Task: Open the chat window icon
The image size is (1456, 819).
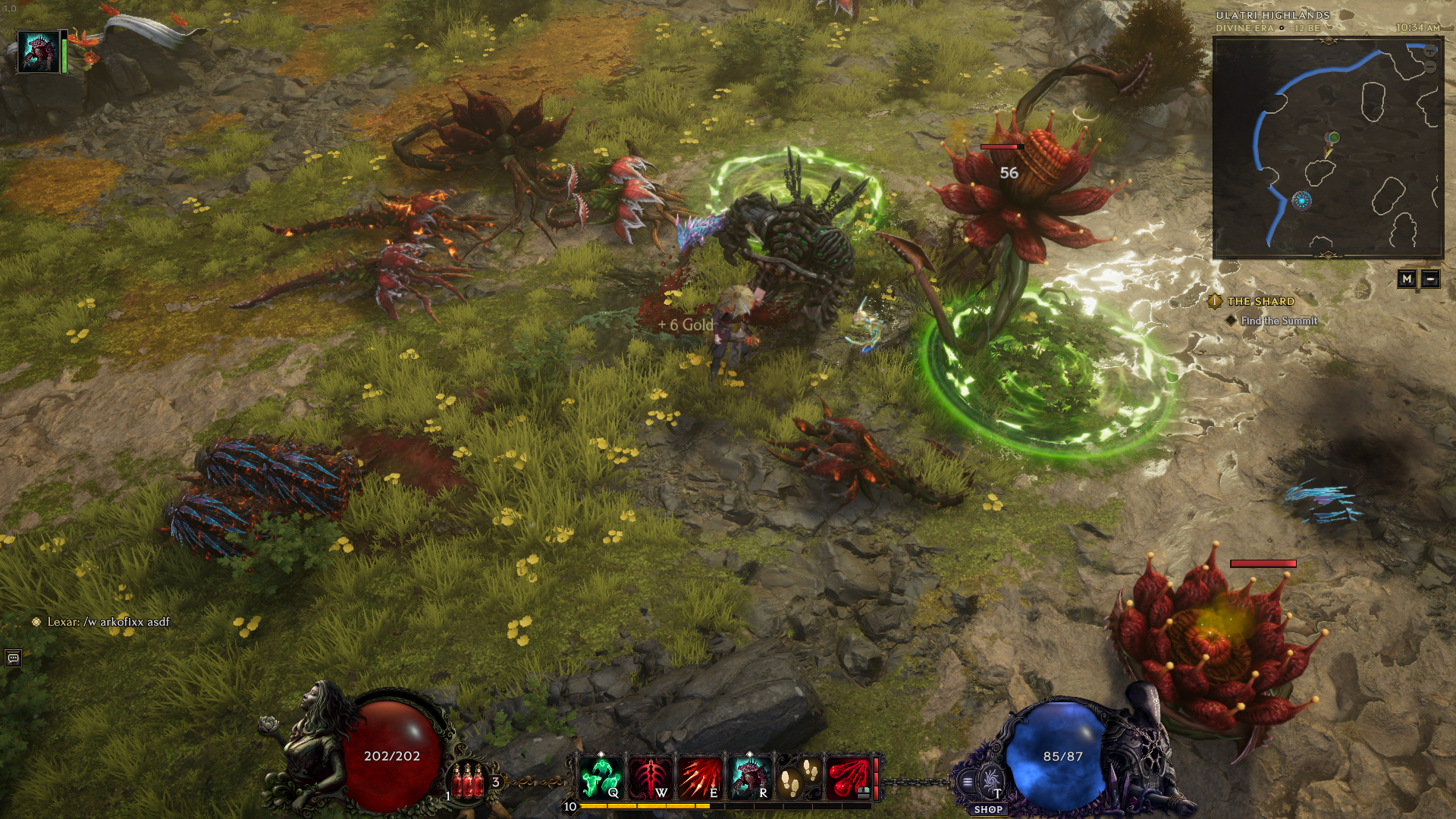Action: 13,658
